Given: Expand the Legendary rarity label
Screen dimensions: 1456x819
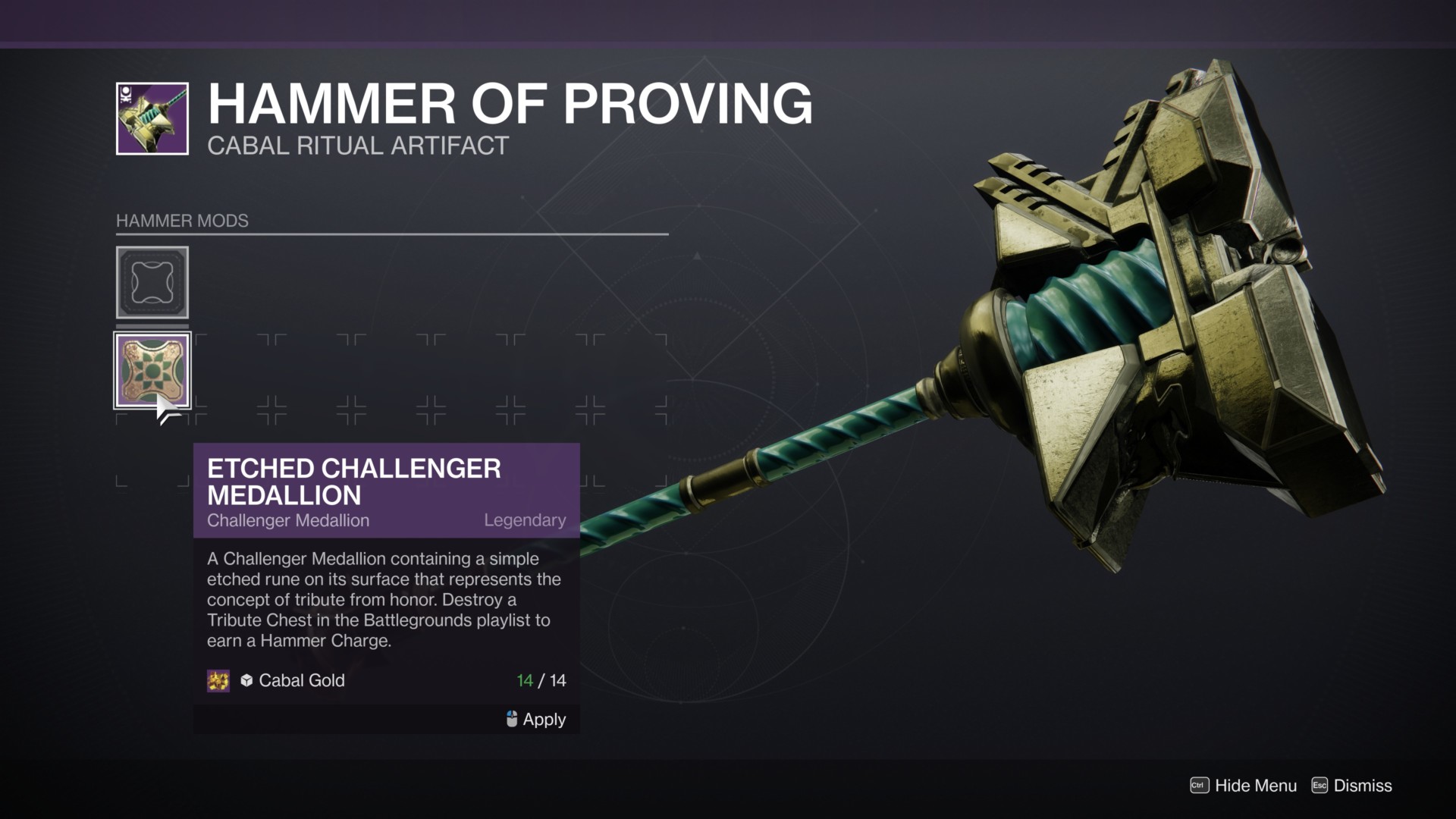Looking at the screenshot, I should 525,520.
